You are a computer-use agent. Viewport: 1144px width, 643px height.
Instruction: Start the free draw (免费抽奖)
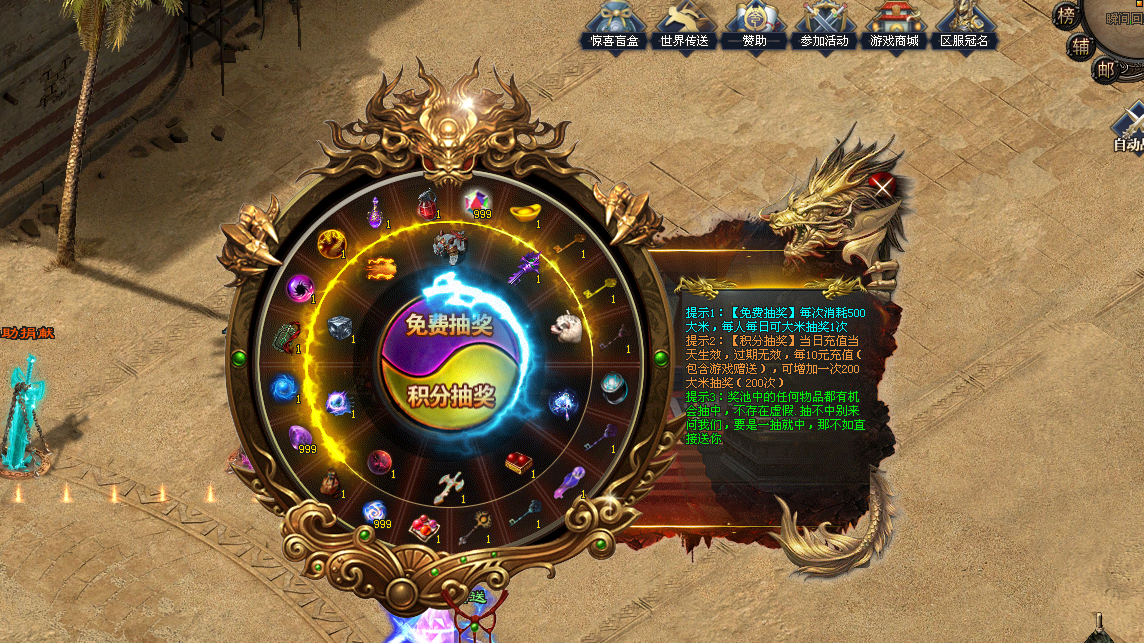coord(449,324)
